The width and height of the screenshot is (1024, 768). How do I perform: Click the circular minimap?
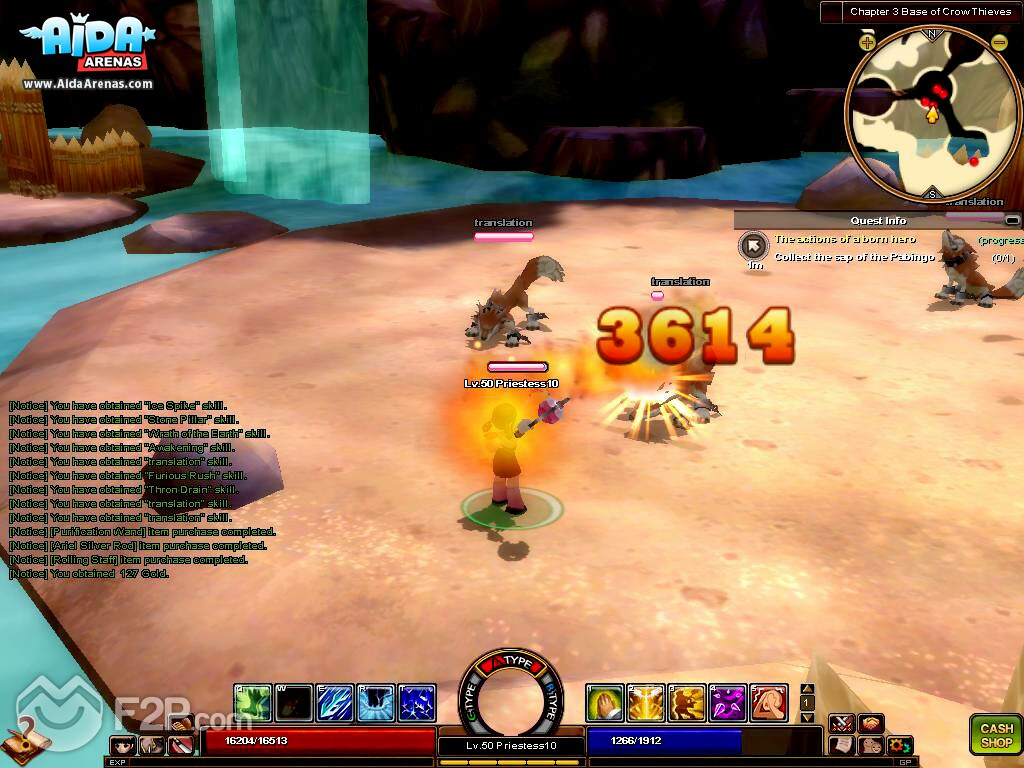point(932,110)
